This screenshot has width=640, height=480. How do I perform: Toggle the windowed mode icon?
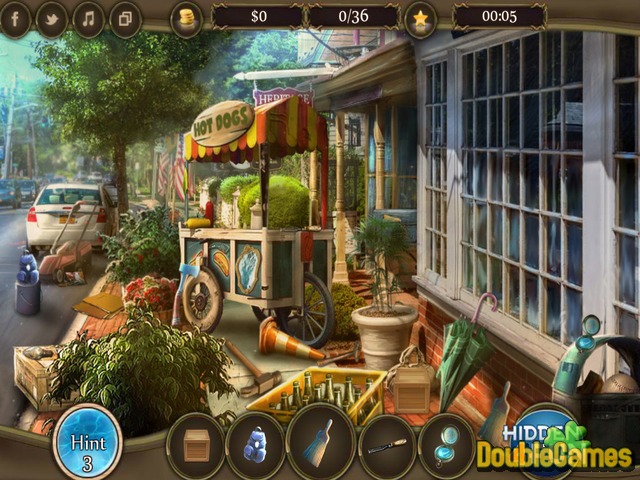coord(125,18)
